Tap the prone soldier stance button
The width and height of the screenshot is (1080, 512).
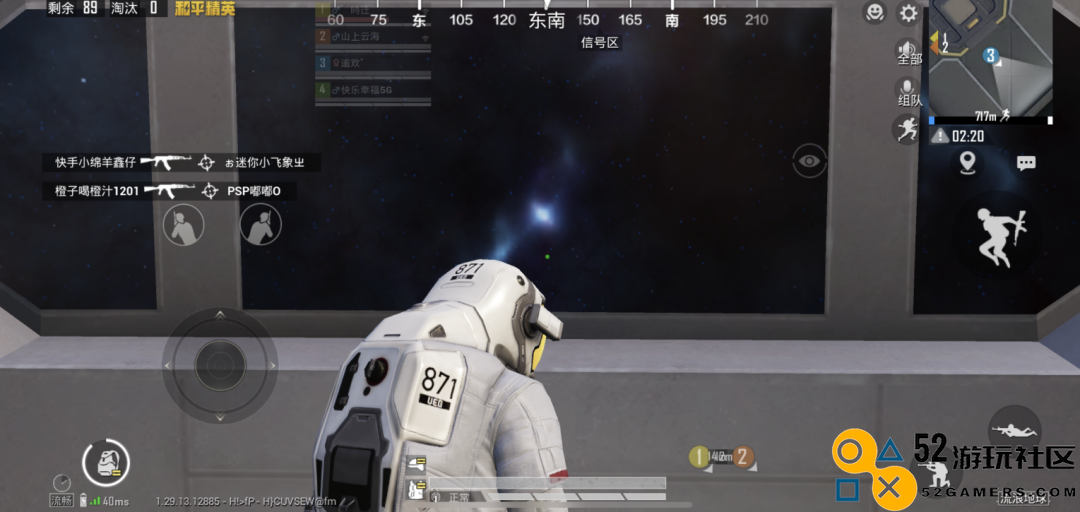[1014, 430]
